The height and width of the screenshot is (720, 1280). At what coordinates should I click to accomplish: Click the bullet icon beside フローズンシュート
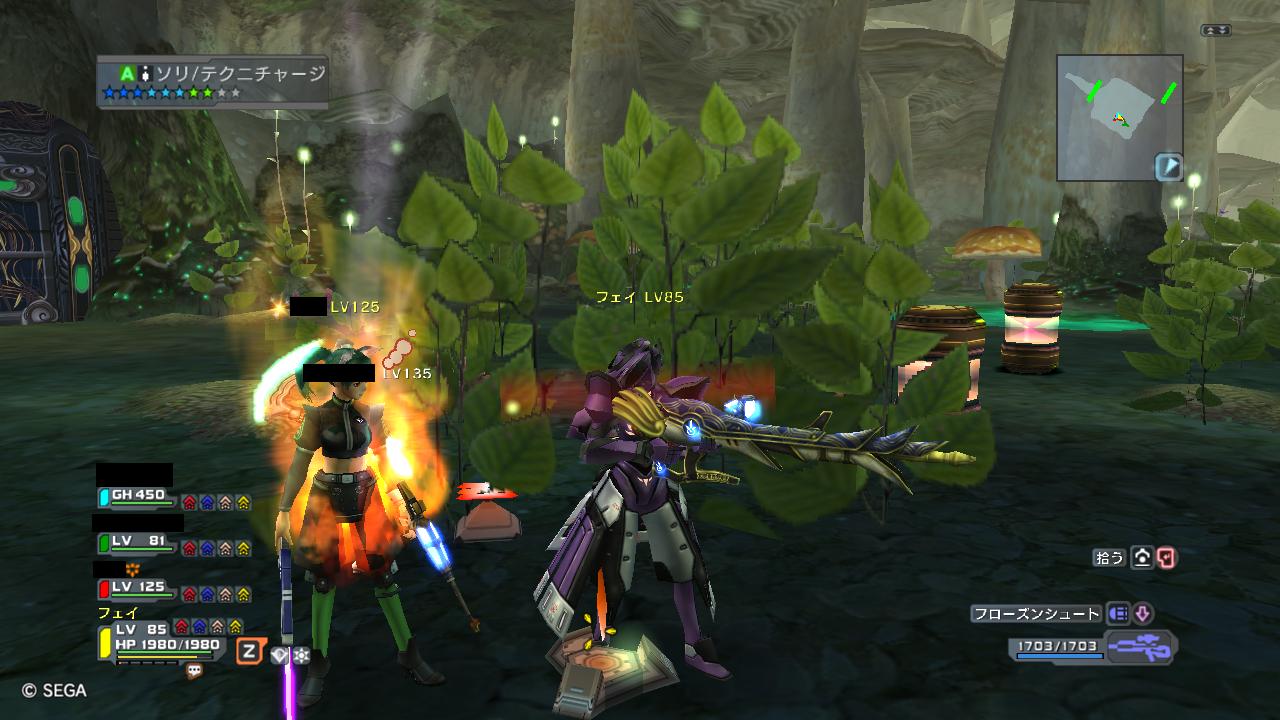(x=1118, y=614)
